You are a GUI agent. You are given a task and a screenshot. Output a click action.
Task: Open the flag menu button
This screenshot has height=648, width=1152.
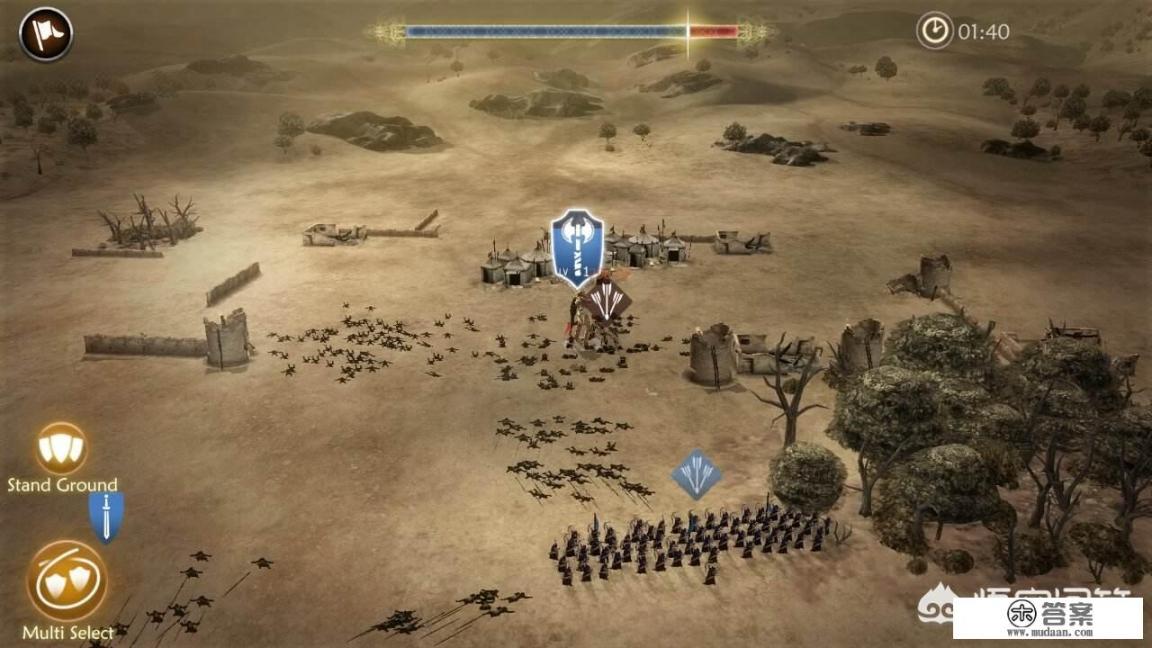tap(46, 34)
